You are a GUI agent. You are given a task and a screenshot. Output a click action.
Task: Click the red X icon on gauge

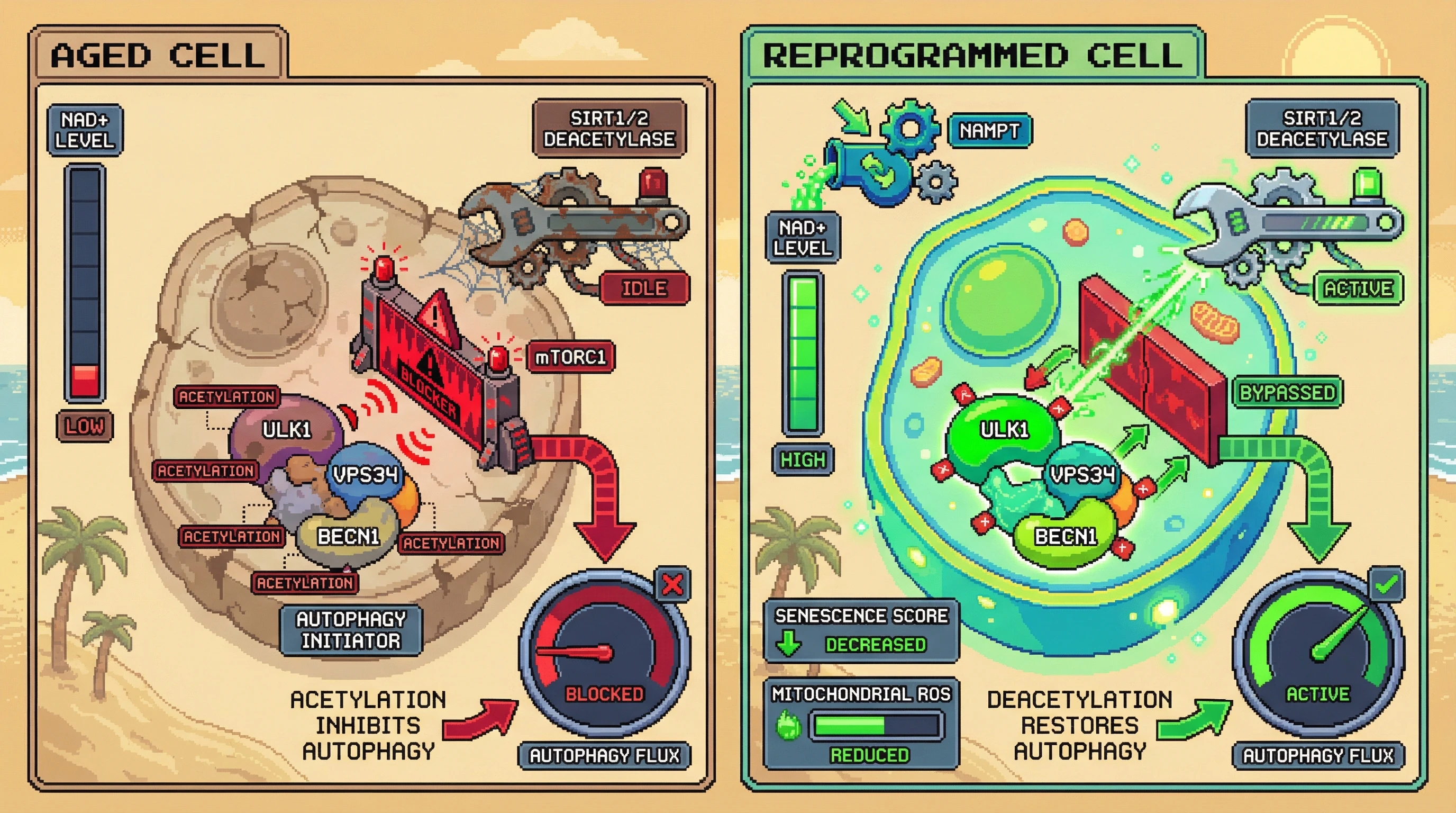[672, 584]
